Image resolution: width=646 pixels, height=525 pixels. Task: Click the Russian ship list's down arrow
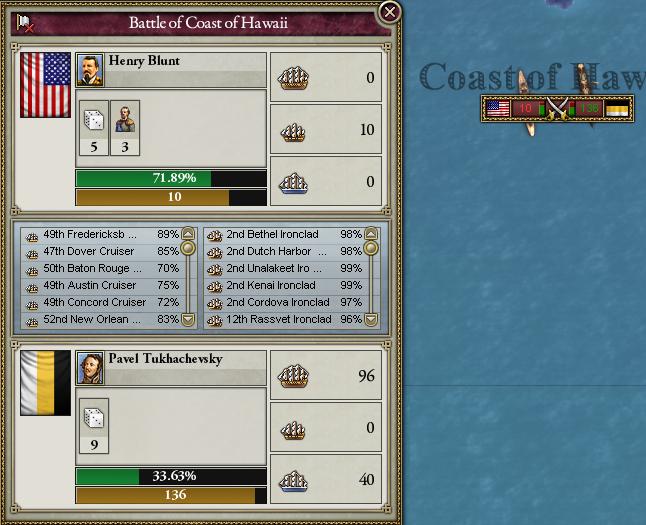pos(371,320)
